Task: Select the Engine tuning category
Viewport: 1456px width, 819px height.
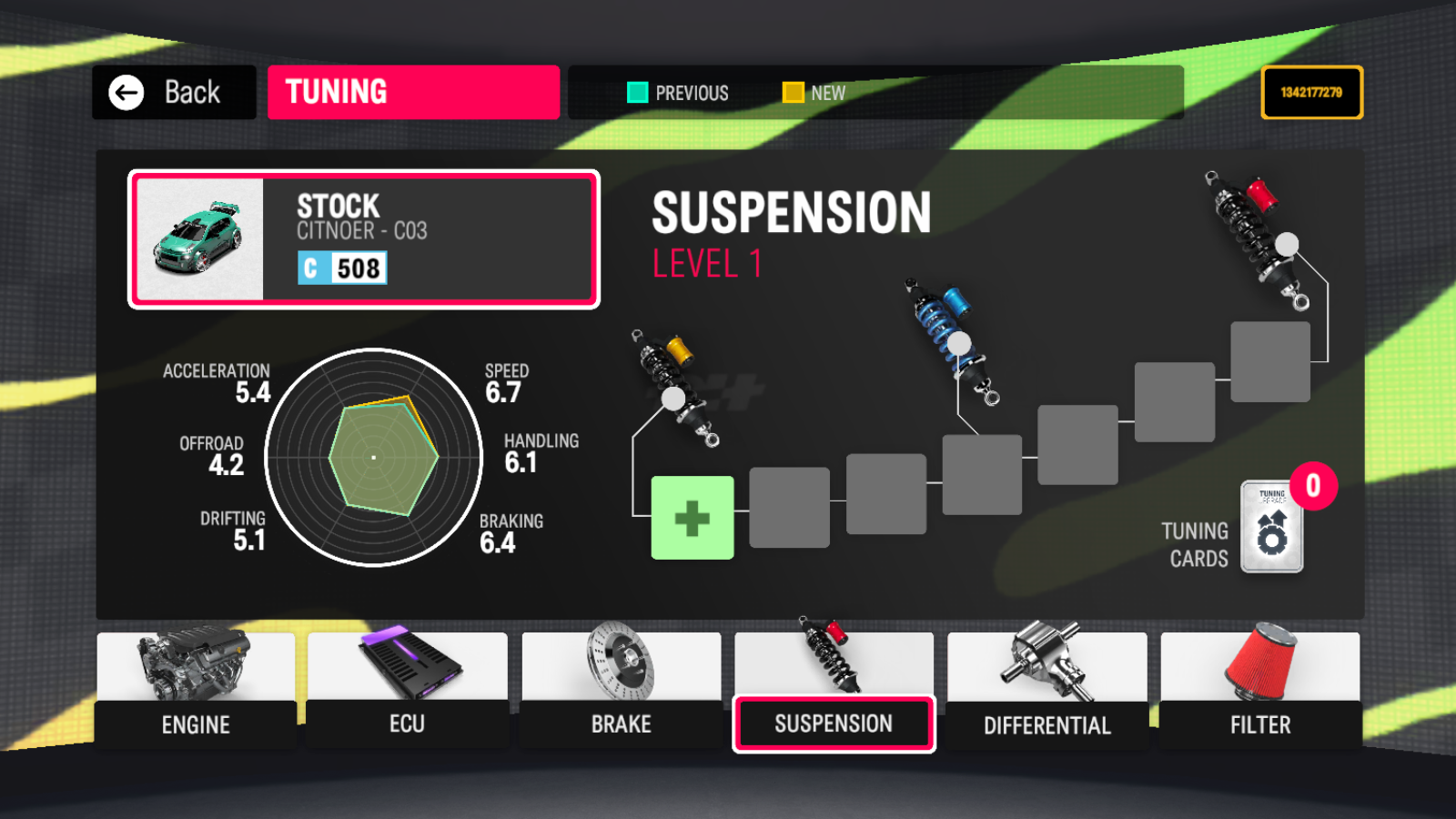Action: [196, 692]
